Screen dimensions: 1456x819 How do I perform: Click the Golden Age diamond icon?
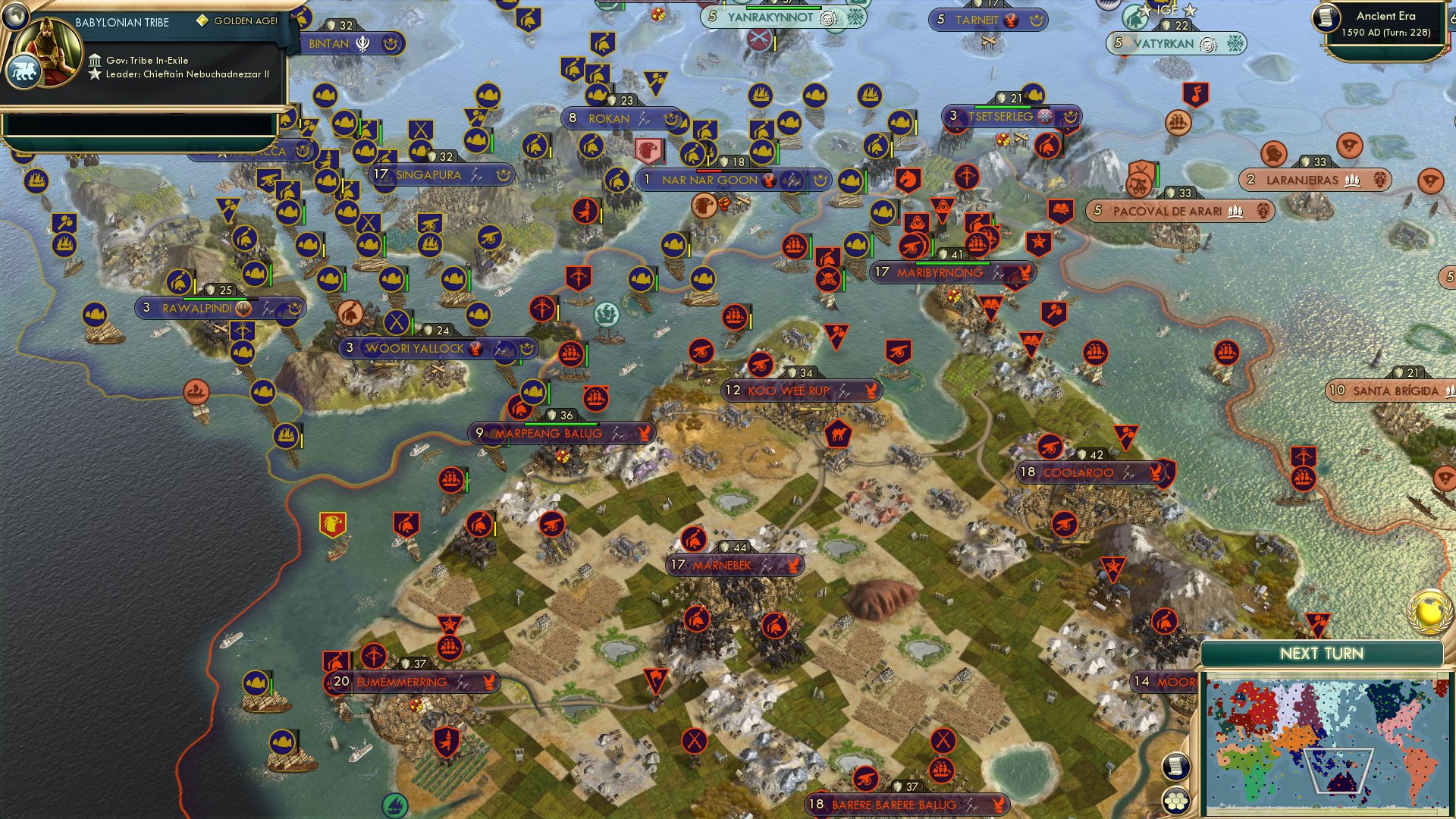[x=202, y=22]
